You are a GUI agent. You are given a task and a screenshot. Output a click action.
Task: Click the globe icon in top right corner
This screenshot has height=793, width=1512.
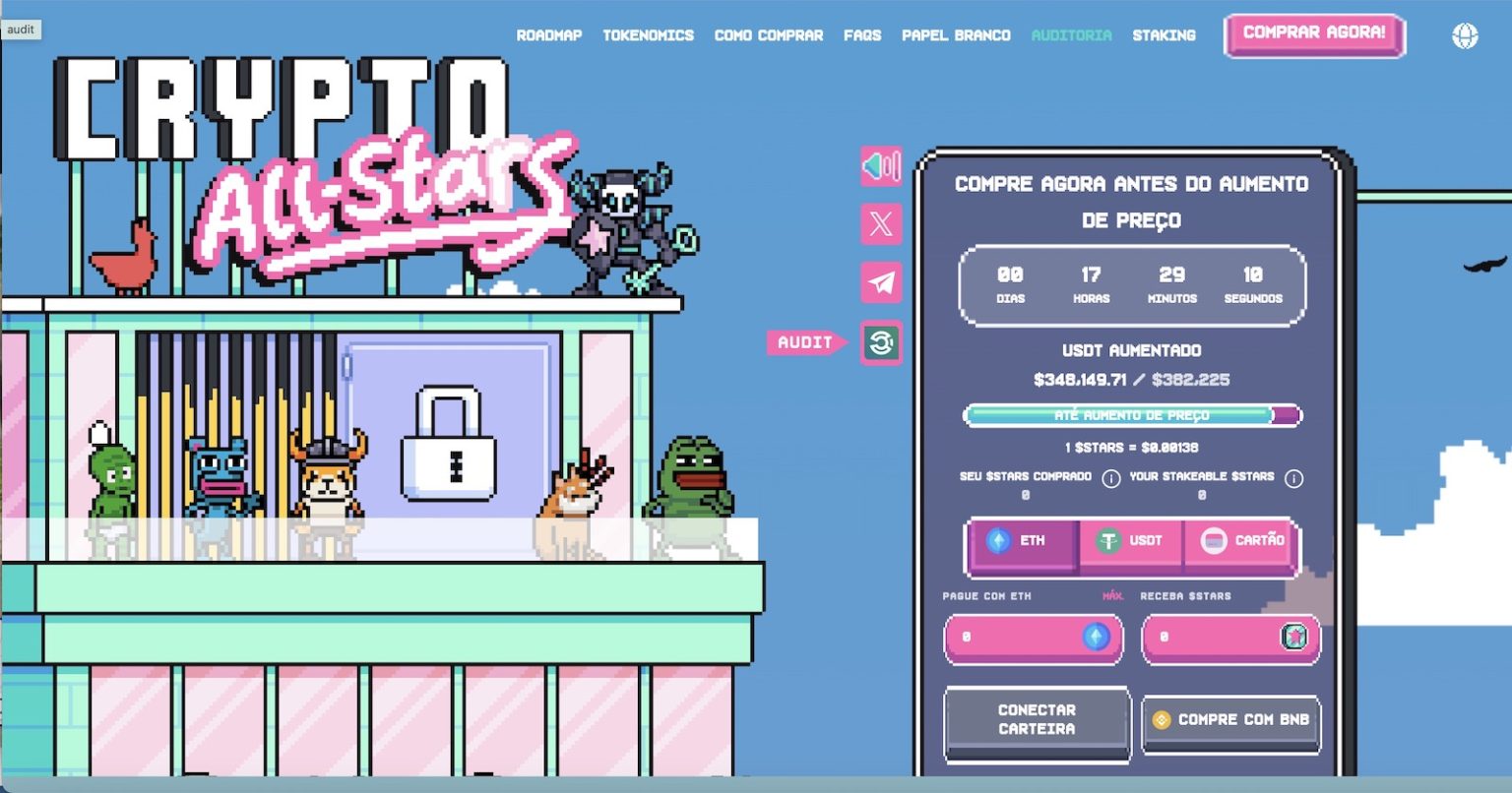[x=1466, y=34]
